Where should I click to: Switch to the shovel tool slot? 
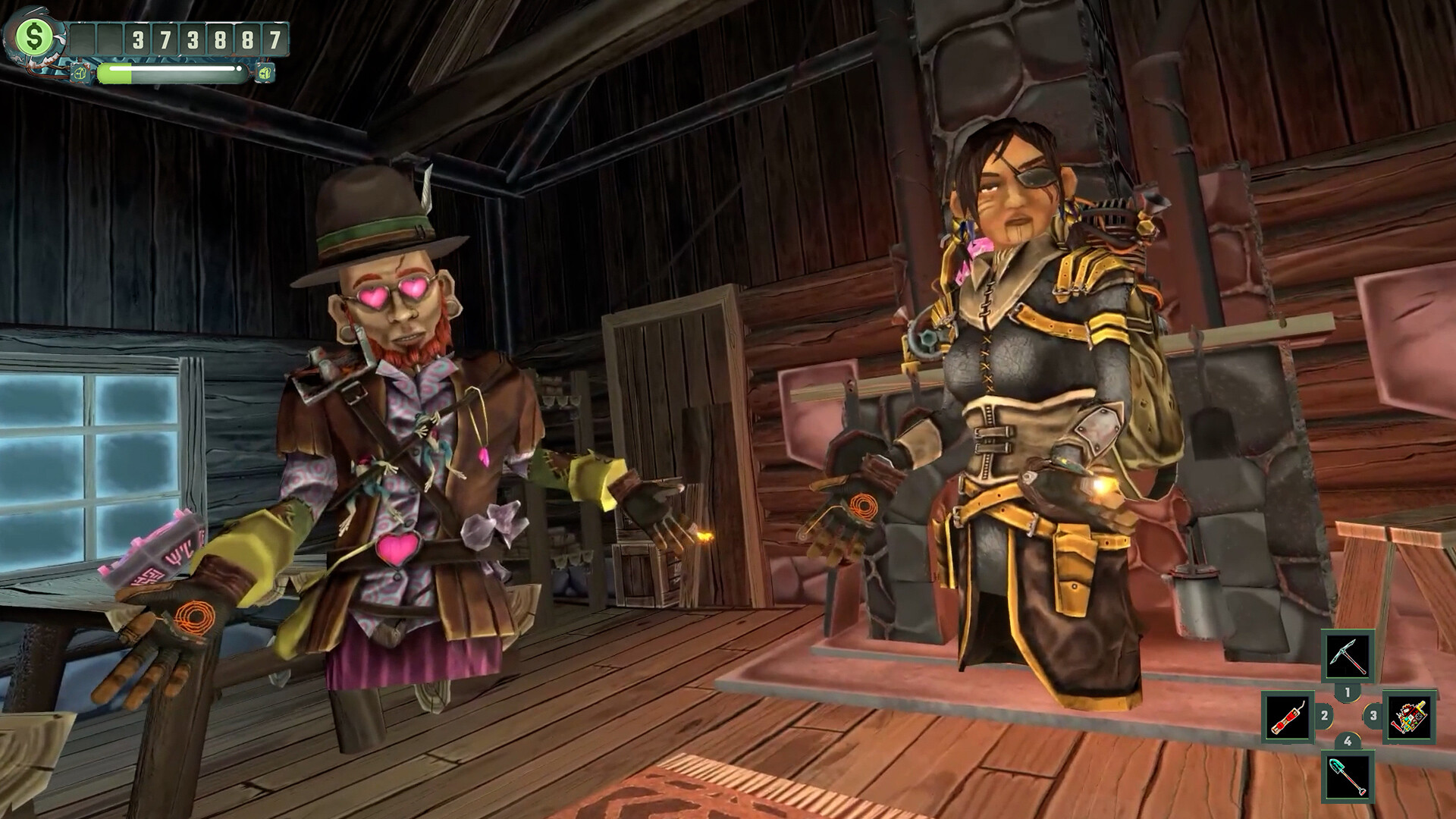coord(1348,776)
